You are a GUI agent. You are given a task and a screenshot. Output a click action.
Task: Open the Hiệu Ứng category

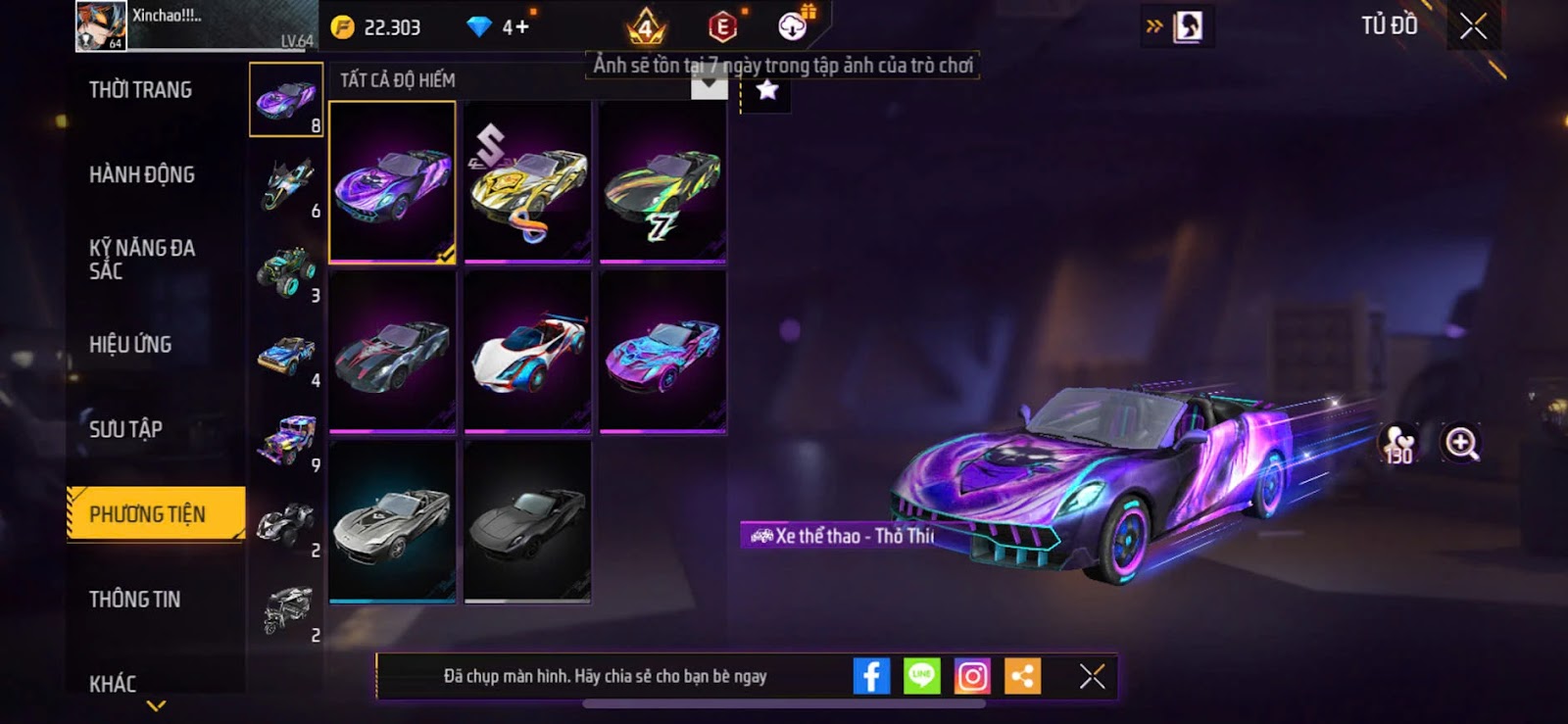tap(130, 344)
